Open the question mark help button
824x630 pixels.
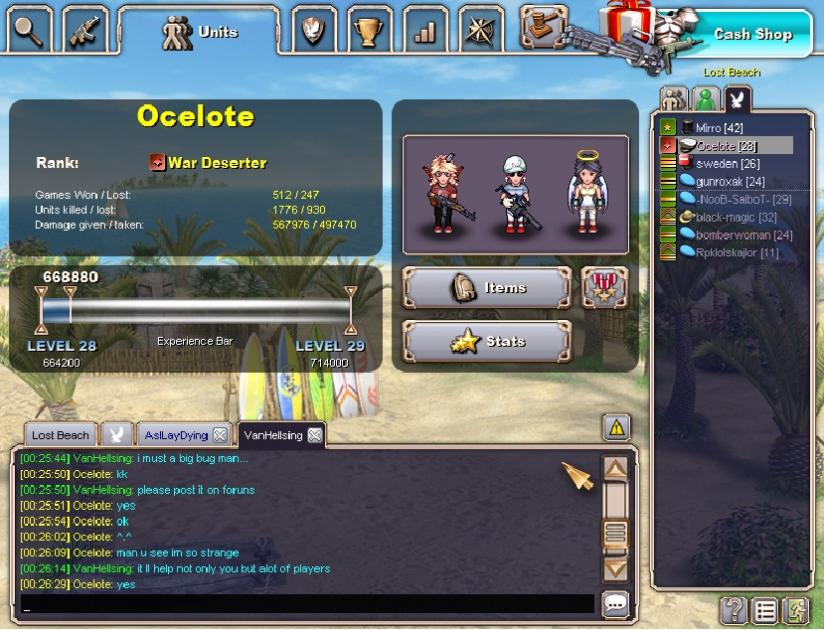click(x=733, y=609)
